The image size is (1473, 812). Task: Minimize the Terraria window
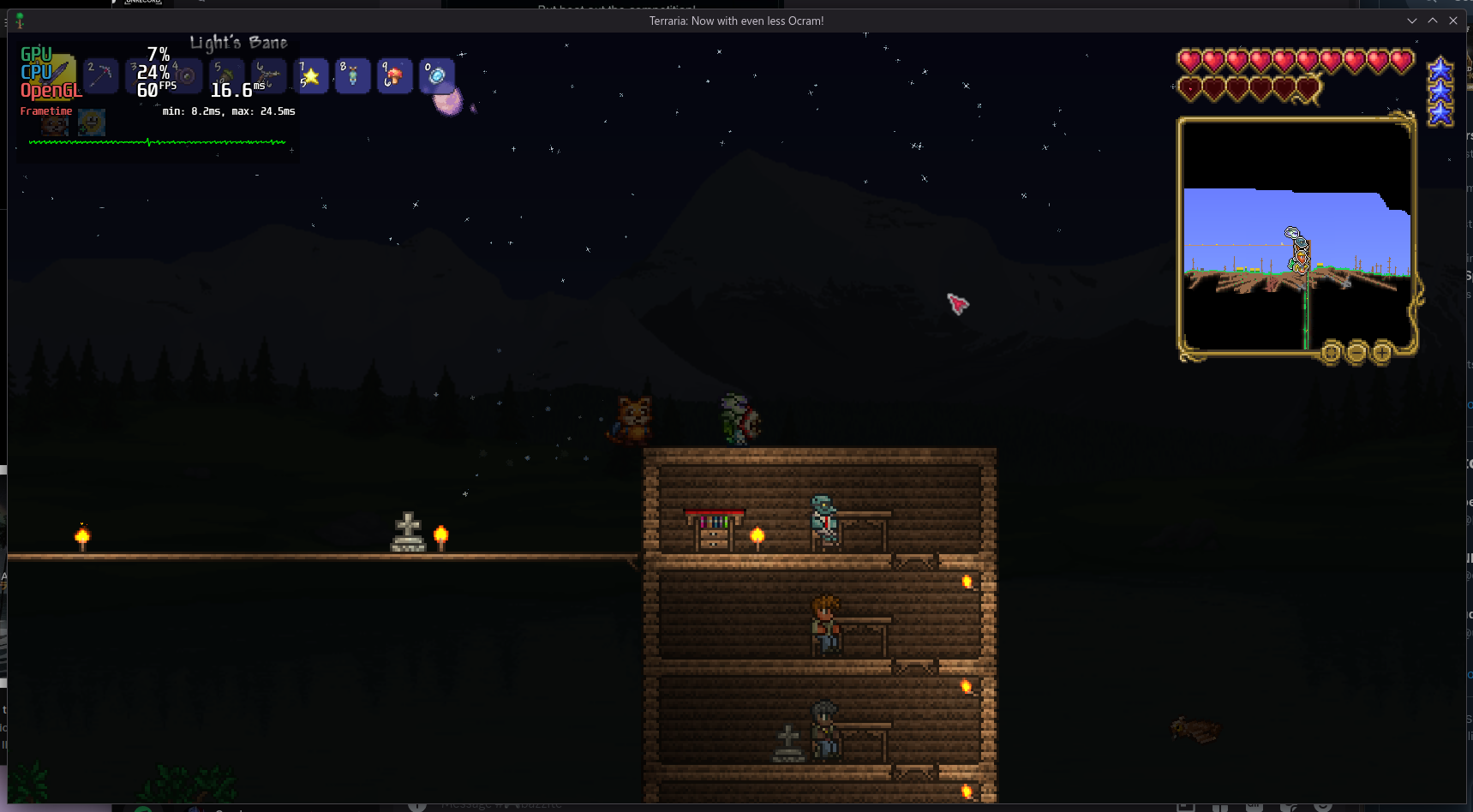1412,21
